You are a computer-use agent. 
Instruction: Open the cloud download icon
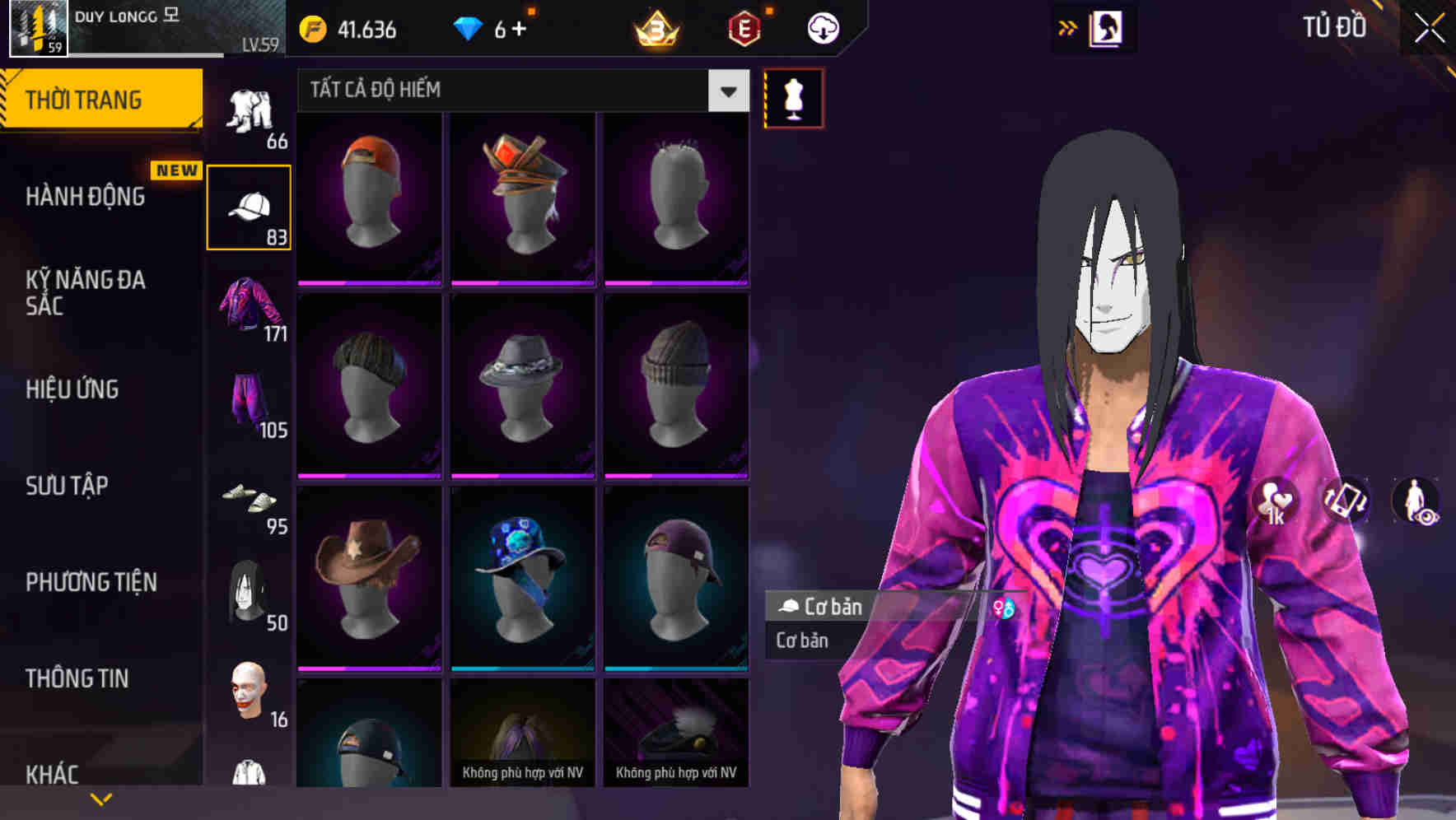point(824,27)
